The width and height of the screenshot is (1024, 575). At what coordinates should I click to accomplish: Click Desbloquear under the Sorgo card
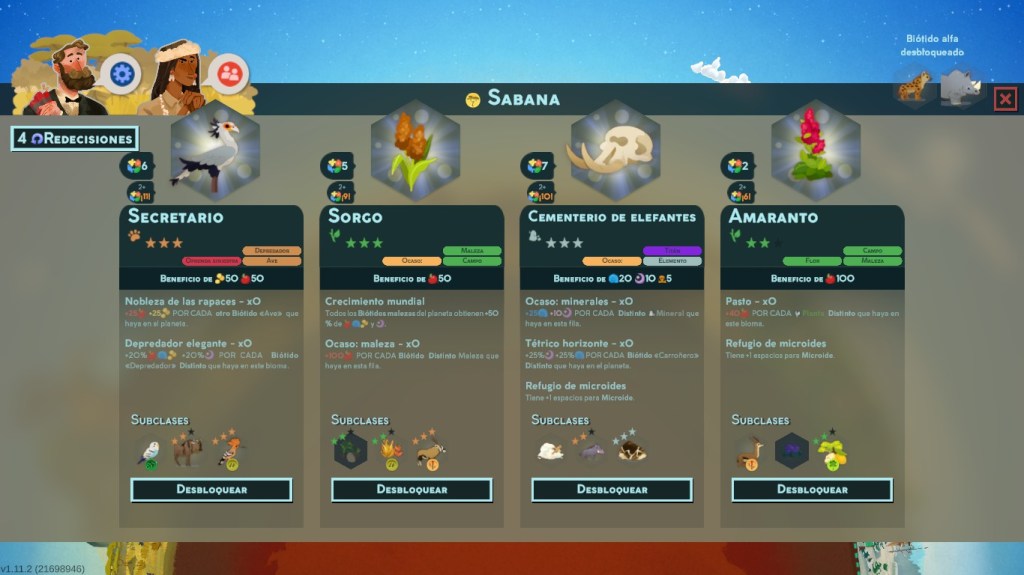(411, 490)
